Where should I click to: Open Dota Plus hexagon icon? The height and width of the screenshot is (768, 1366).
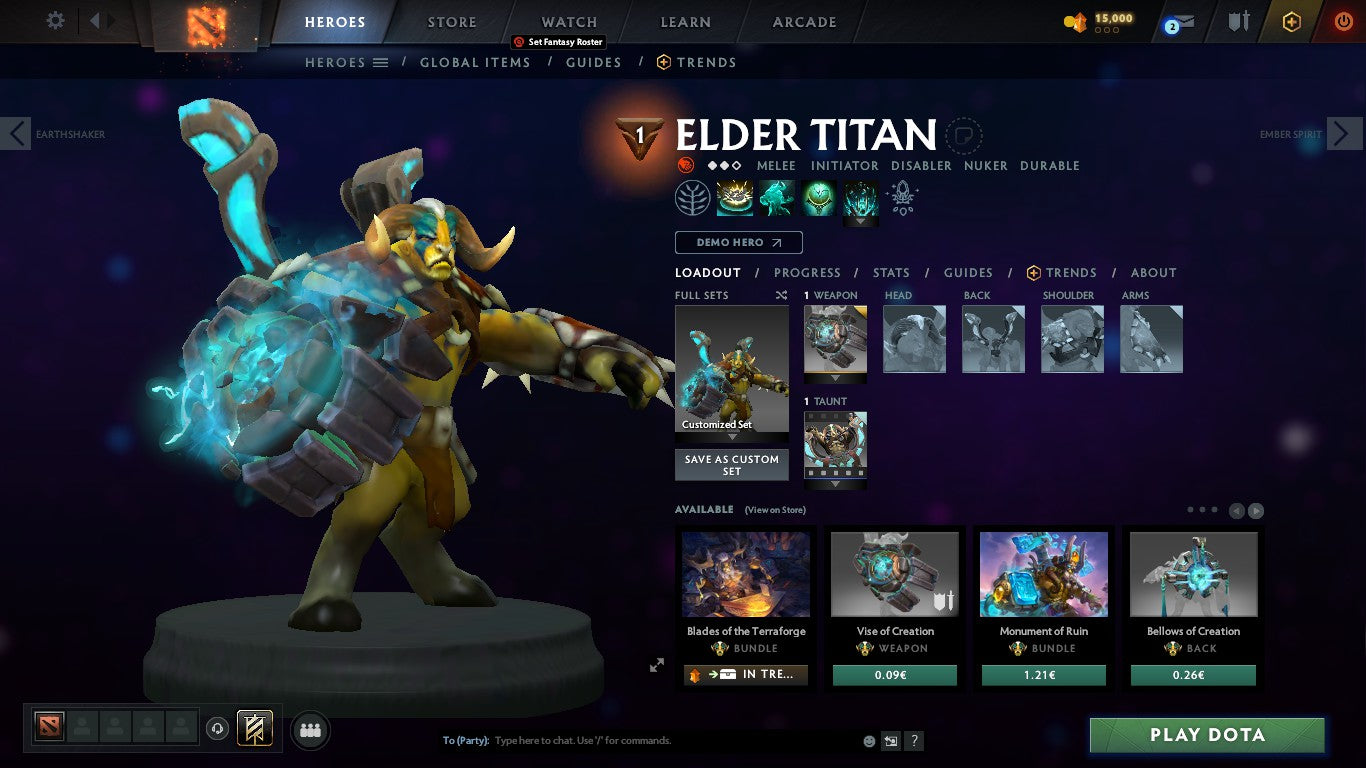click(x=1291, y=22)
